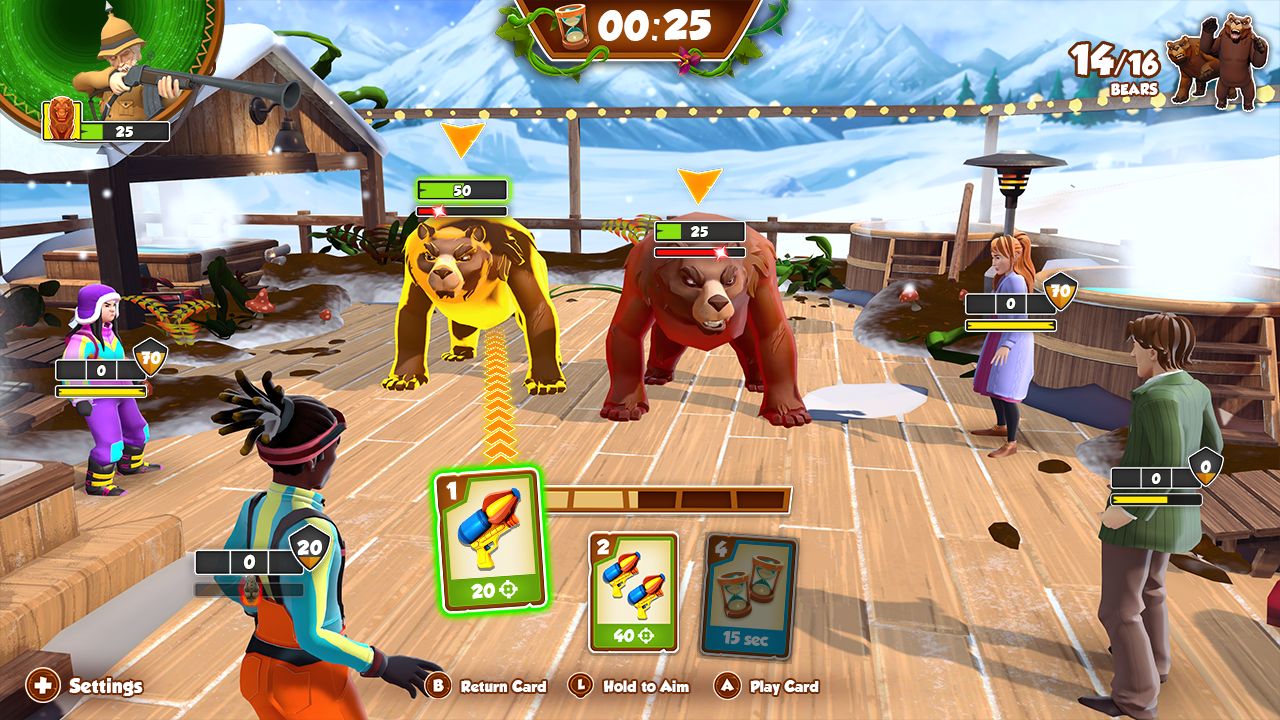Select the water gun card costing 20
1280x720 pixels.
pyautogui.click(x=487, y=540)
